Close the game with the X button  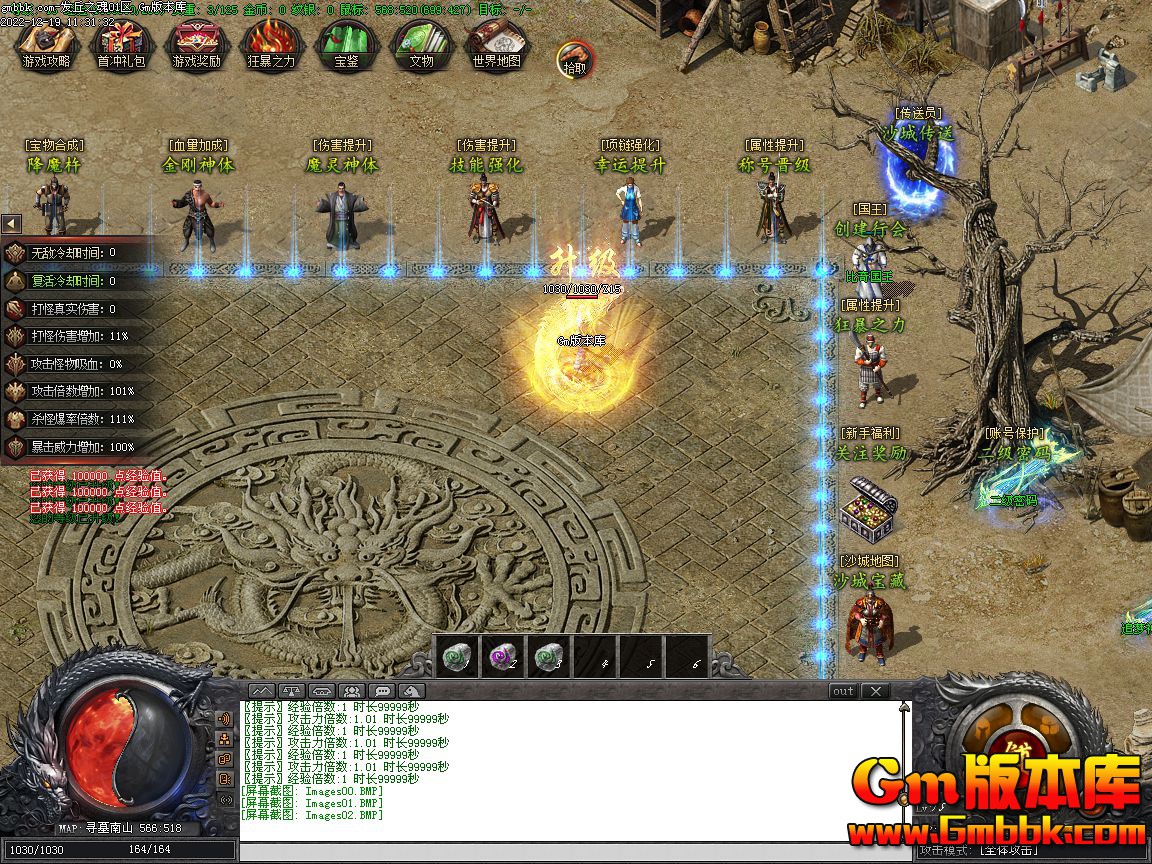(875, 691)
